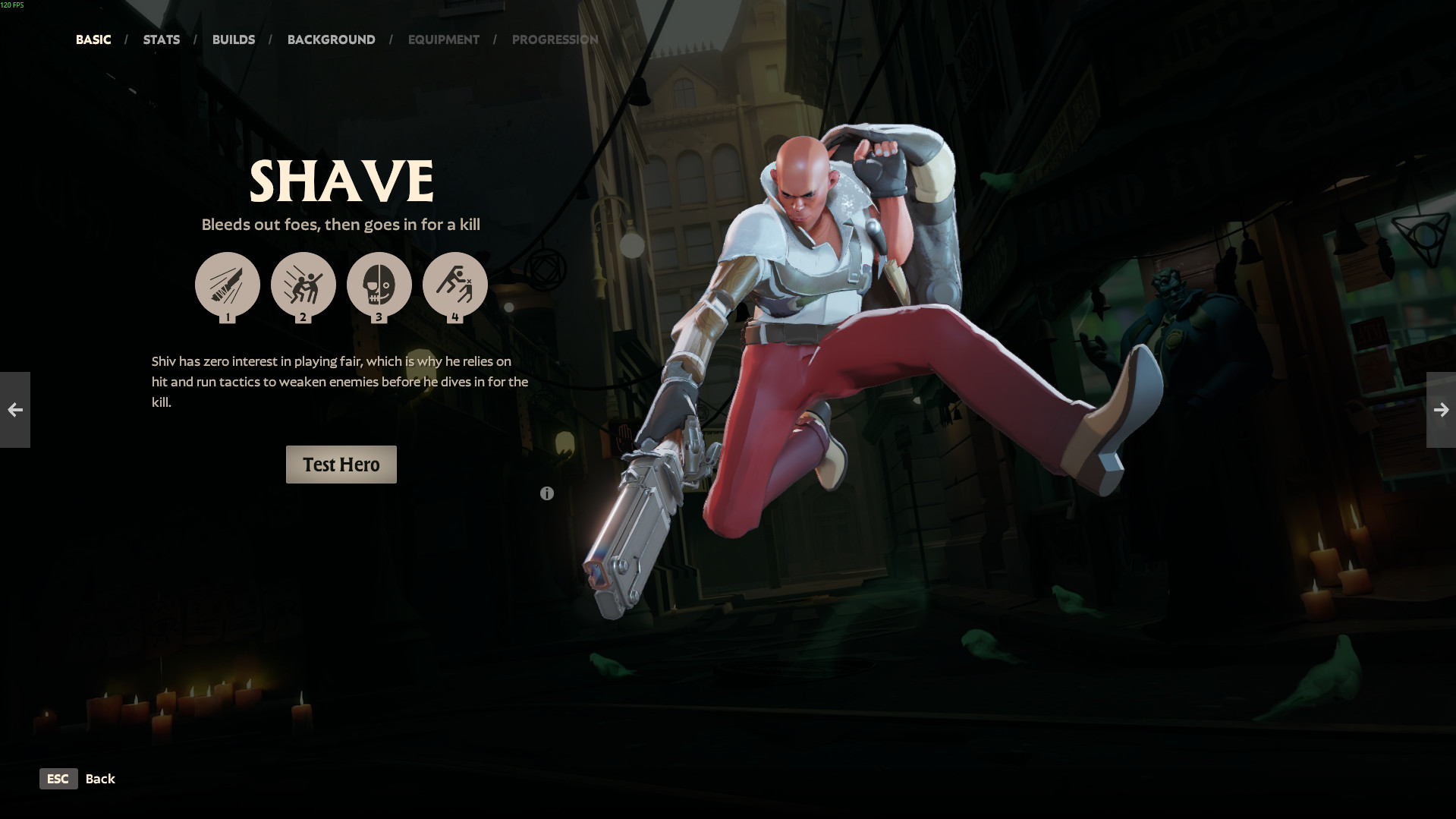Image resolution: width=1456 pixels, height=819 pixels.
Task: Click the info icon beside the hero model
Action: 547,493
